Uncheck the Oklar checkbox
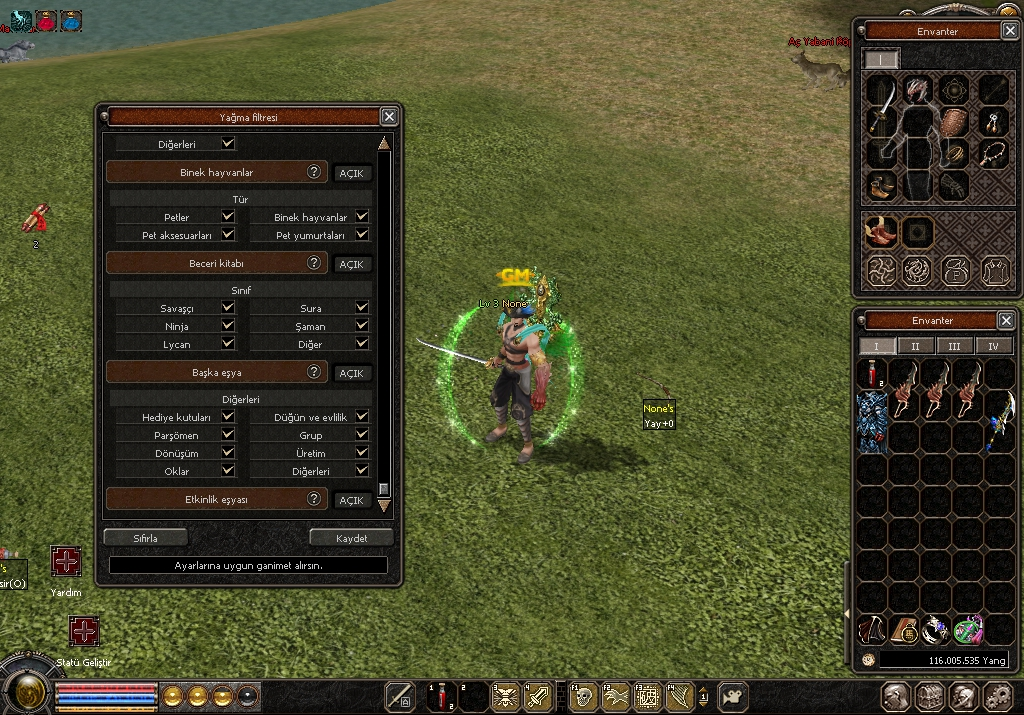 point(228,471)
